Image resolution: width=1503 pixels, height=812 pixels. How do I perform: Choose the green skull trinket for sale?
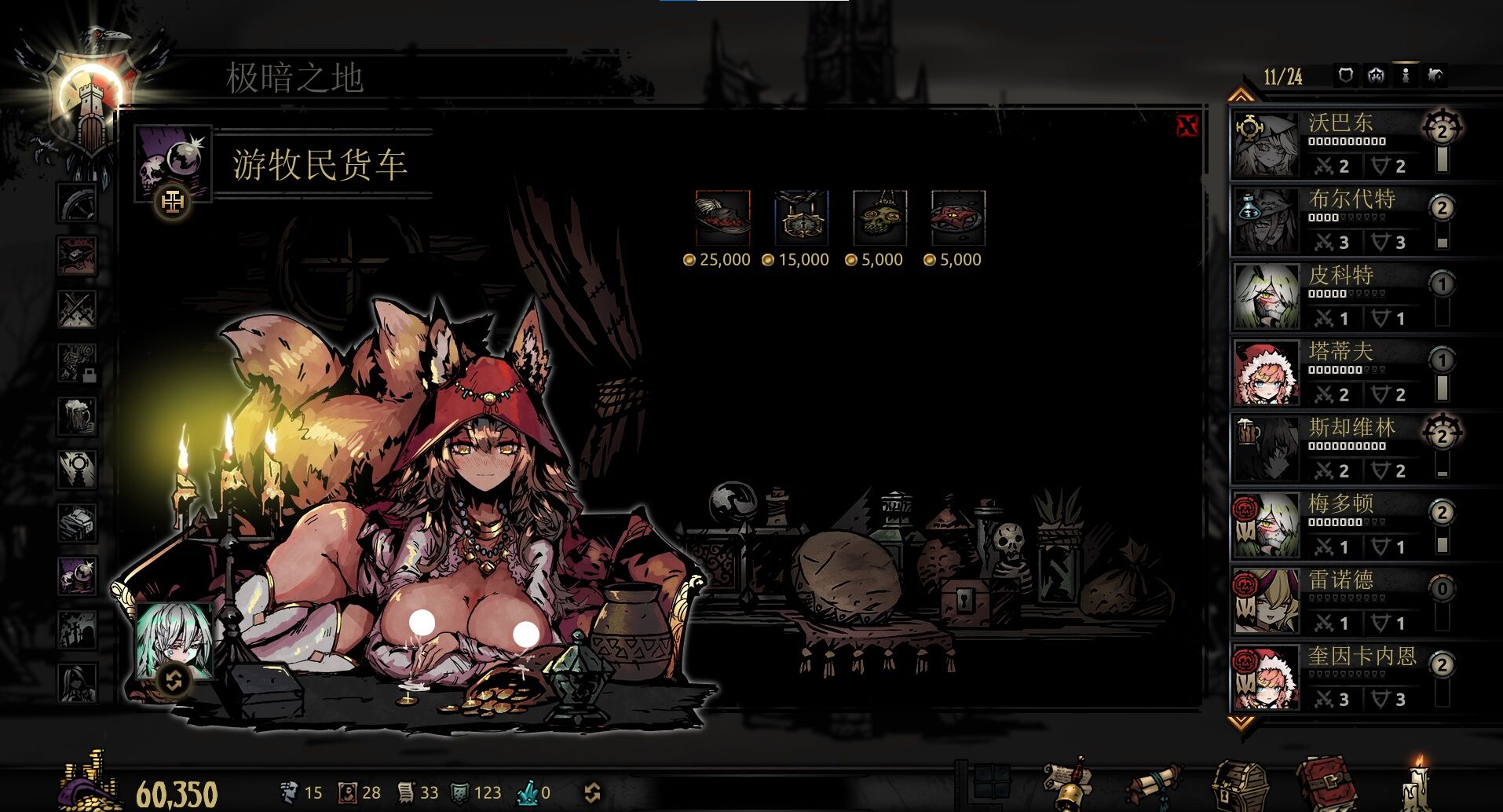click(879, 218)
